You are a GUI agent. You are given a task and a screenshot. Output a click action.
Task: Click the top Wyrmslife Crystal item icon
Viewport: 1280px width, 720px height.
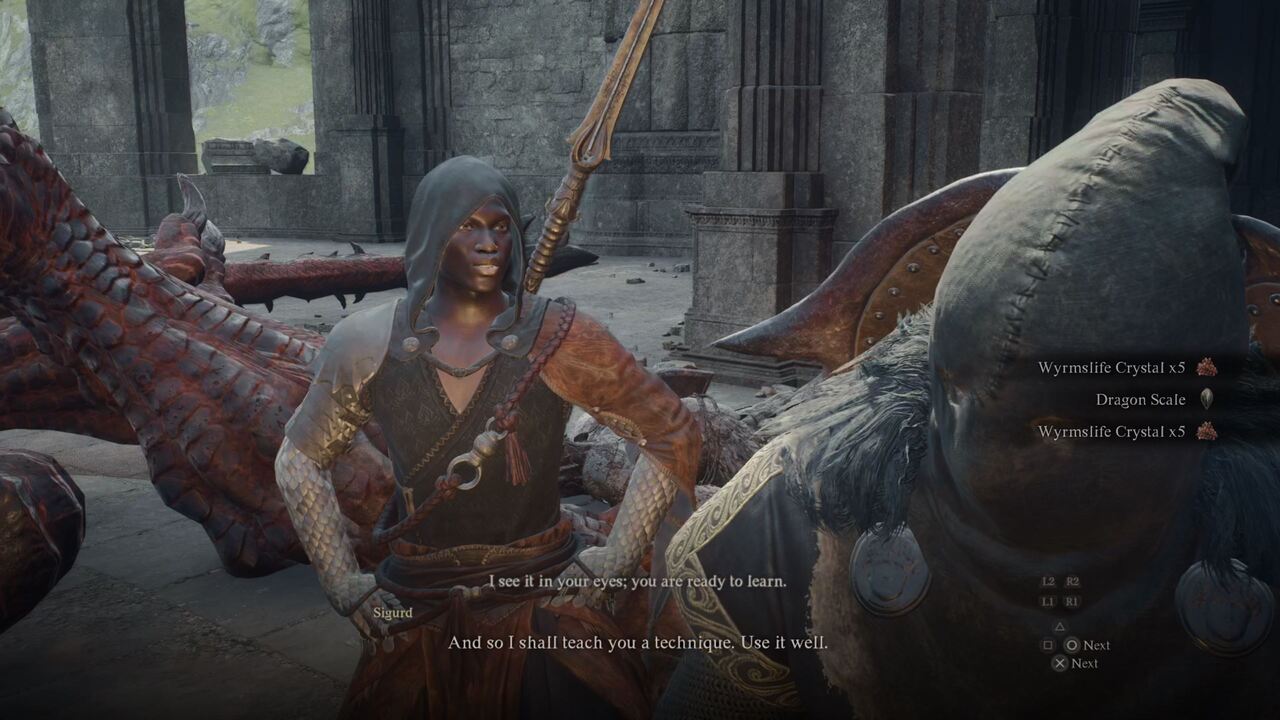[x=1205, y=367]
